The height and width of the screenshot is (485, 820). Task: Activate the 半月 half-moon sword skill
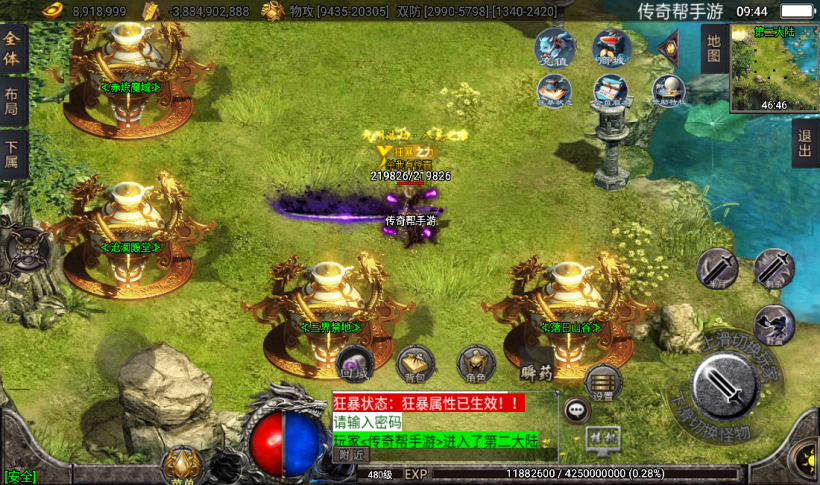717,268
